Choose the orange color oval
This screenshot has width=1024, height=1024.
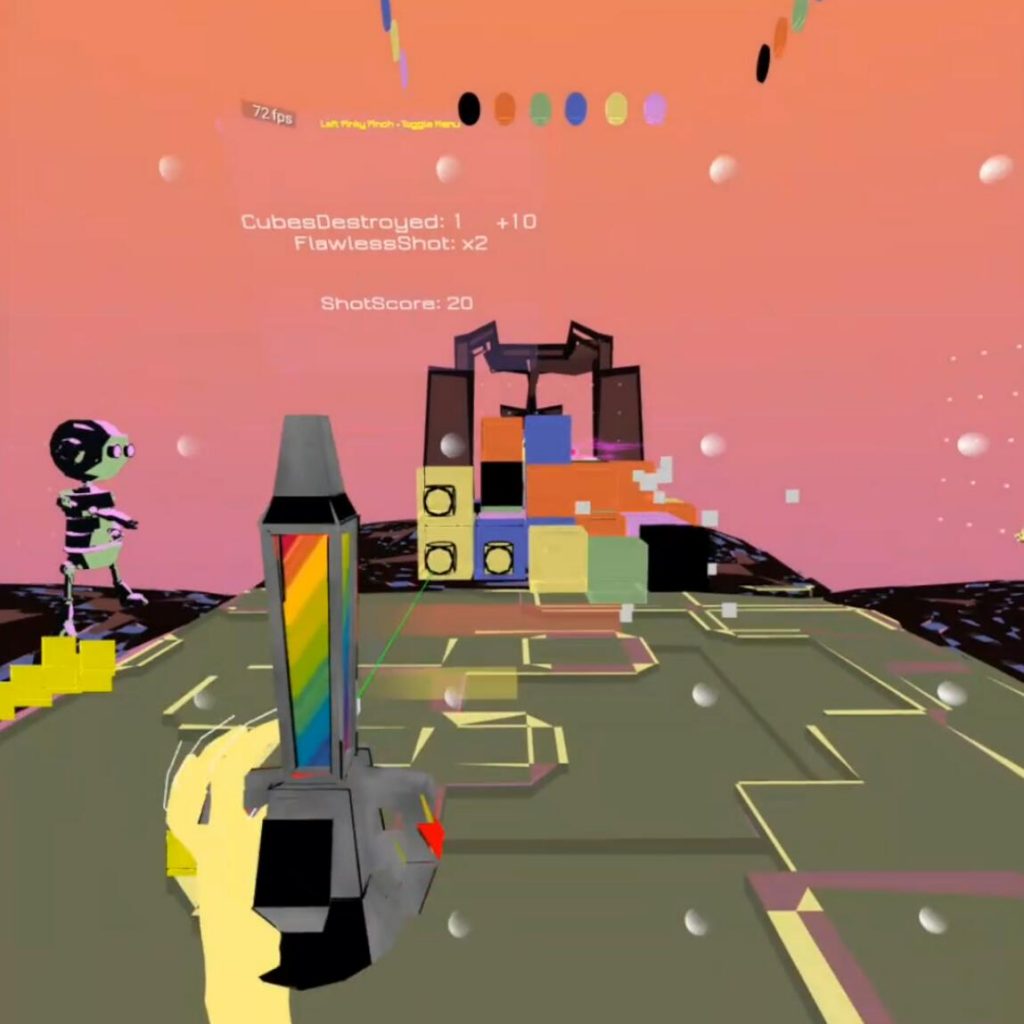(x=505, y=108)
